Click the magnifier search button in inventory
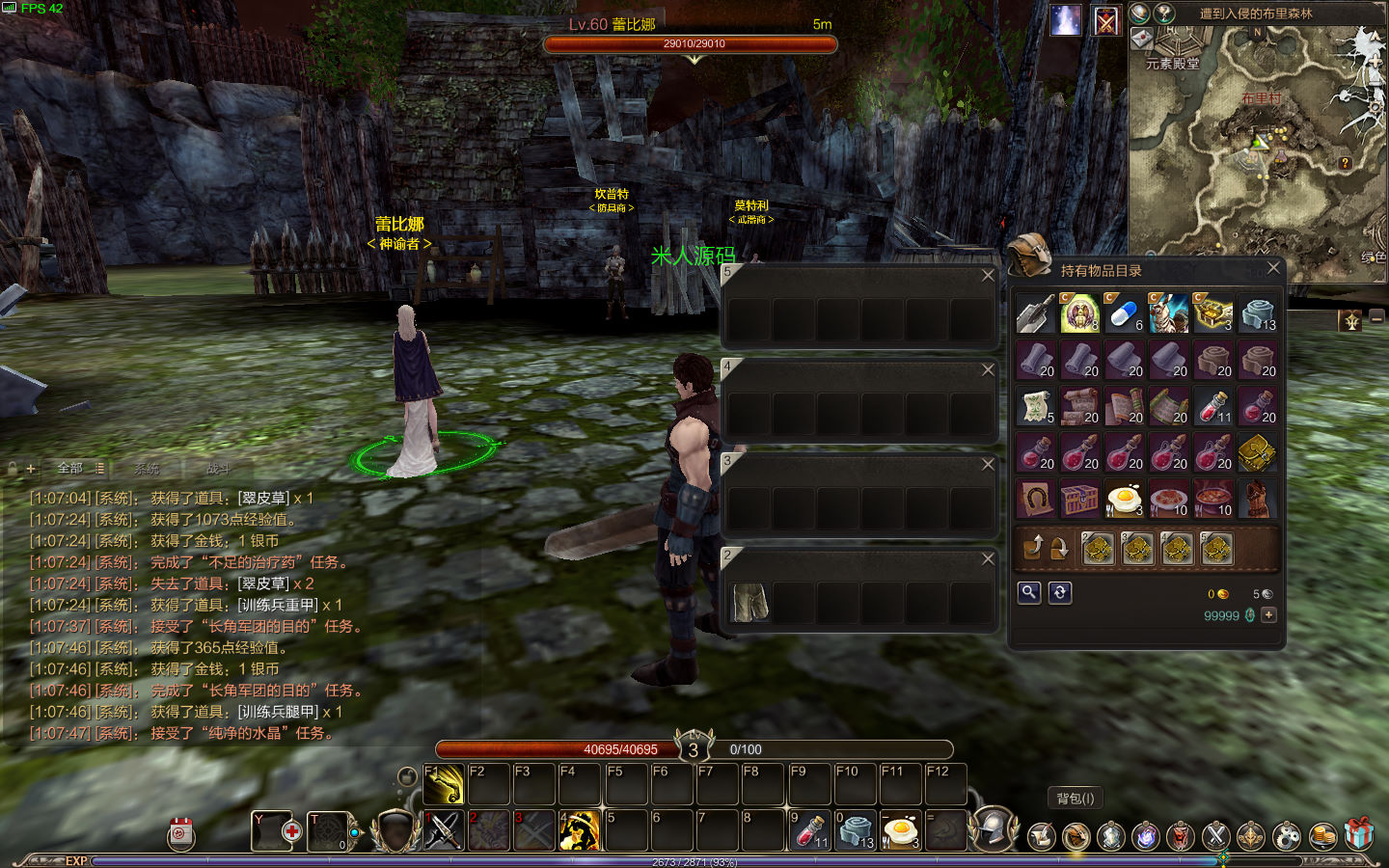1389x868 pixels. click(1029, 592)
